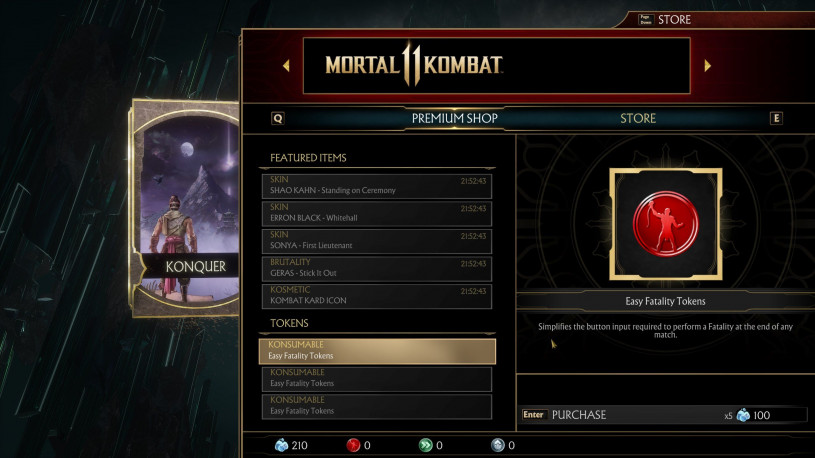
Task: Show the next banner with right arrow
Action: click(x=708, y=66)
